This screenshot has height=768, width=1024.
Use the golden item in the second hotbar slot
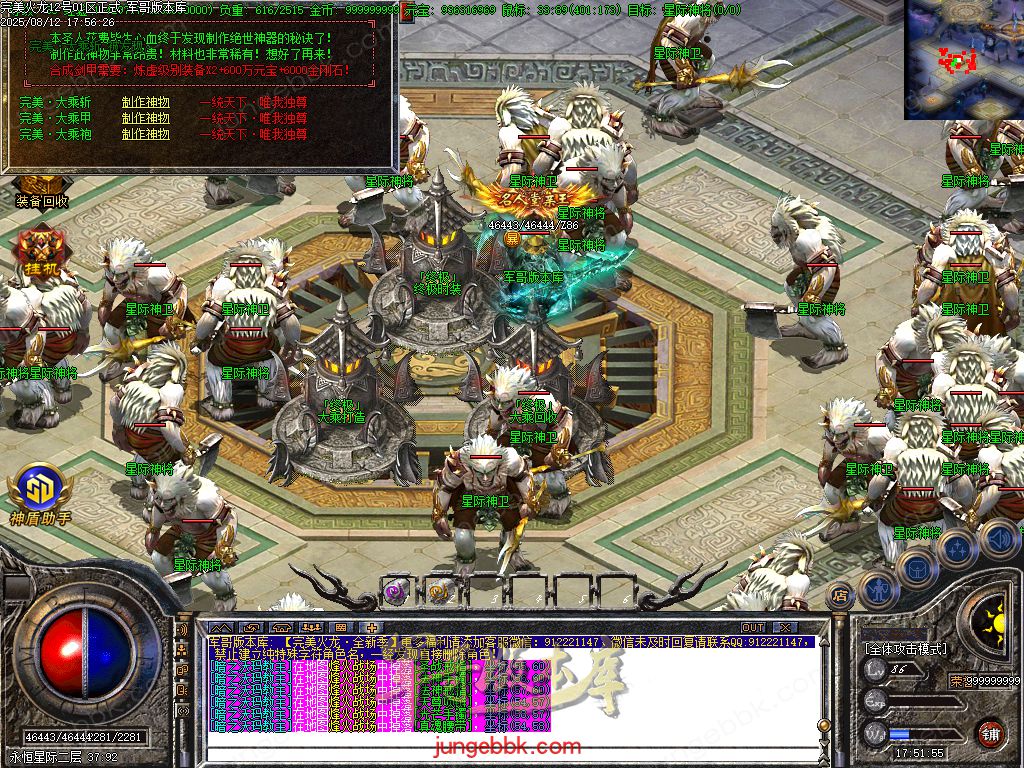click(439, 591)
